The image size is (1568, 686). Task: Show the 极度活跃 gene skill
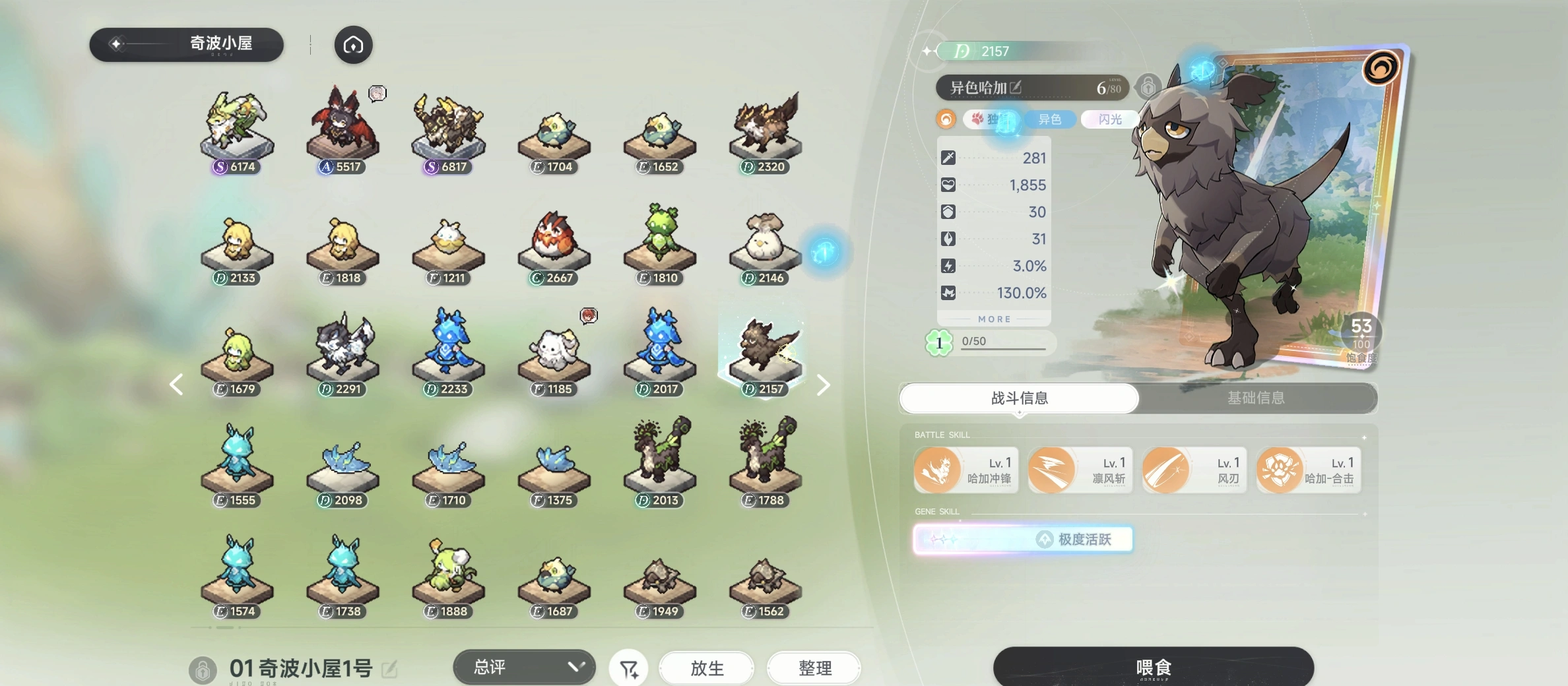click(x=1023, y=539)
